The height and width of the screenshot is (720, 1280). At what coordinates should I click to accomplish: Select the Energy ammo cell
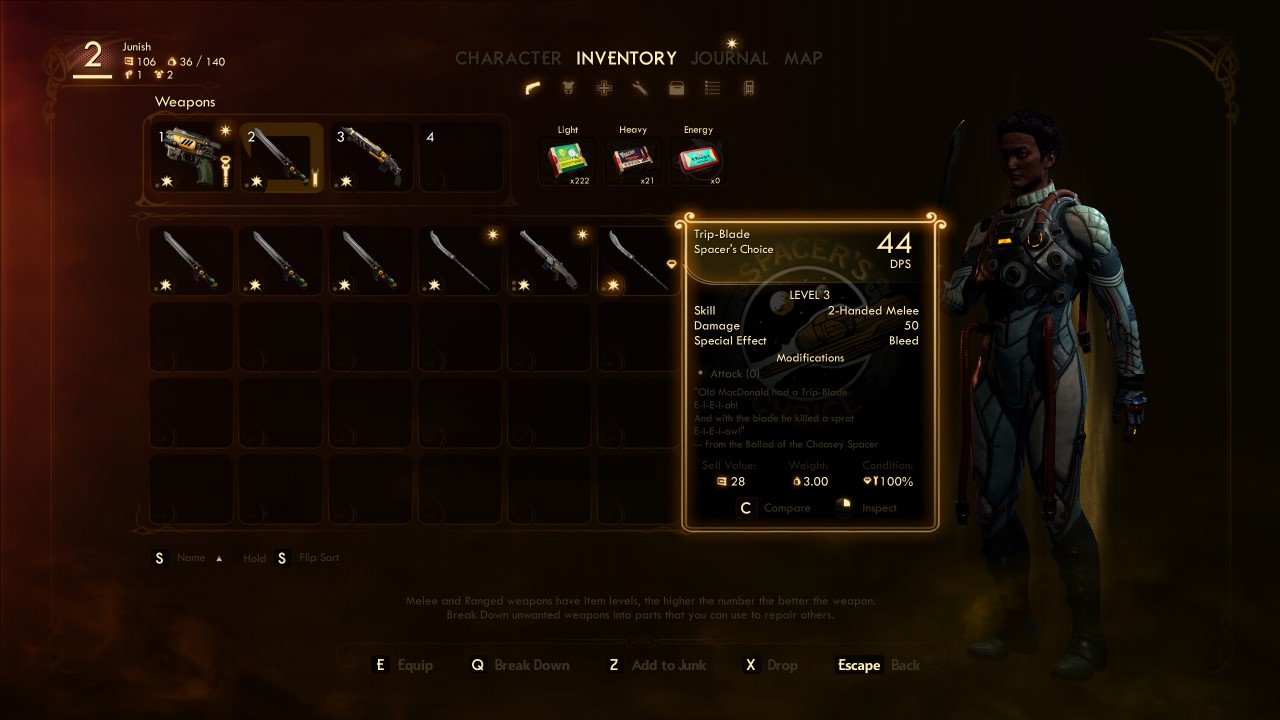pyautogui.click(x=698, y=160)
